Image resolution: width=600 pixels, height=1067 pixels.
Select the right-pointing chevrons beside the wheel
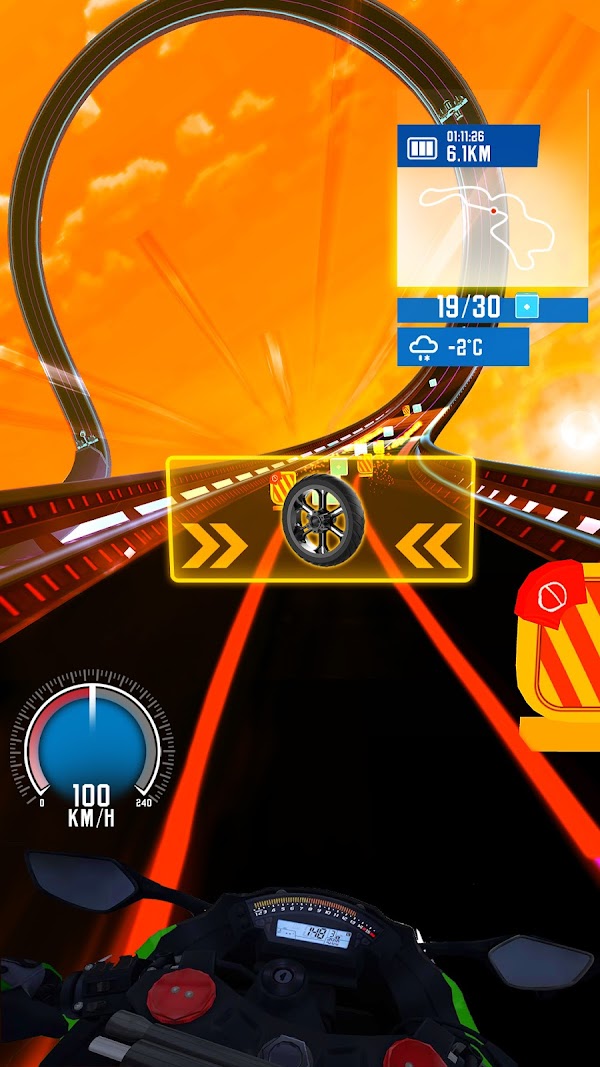216,544
